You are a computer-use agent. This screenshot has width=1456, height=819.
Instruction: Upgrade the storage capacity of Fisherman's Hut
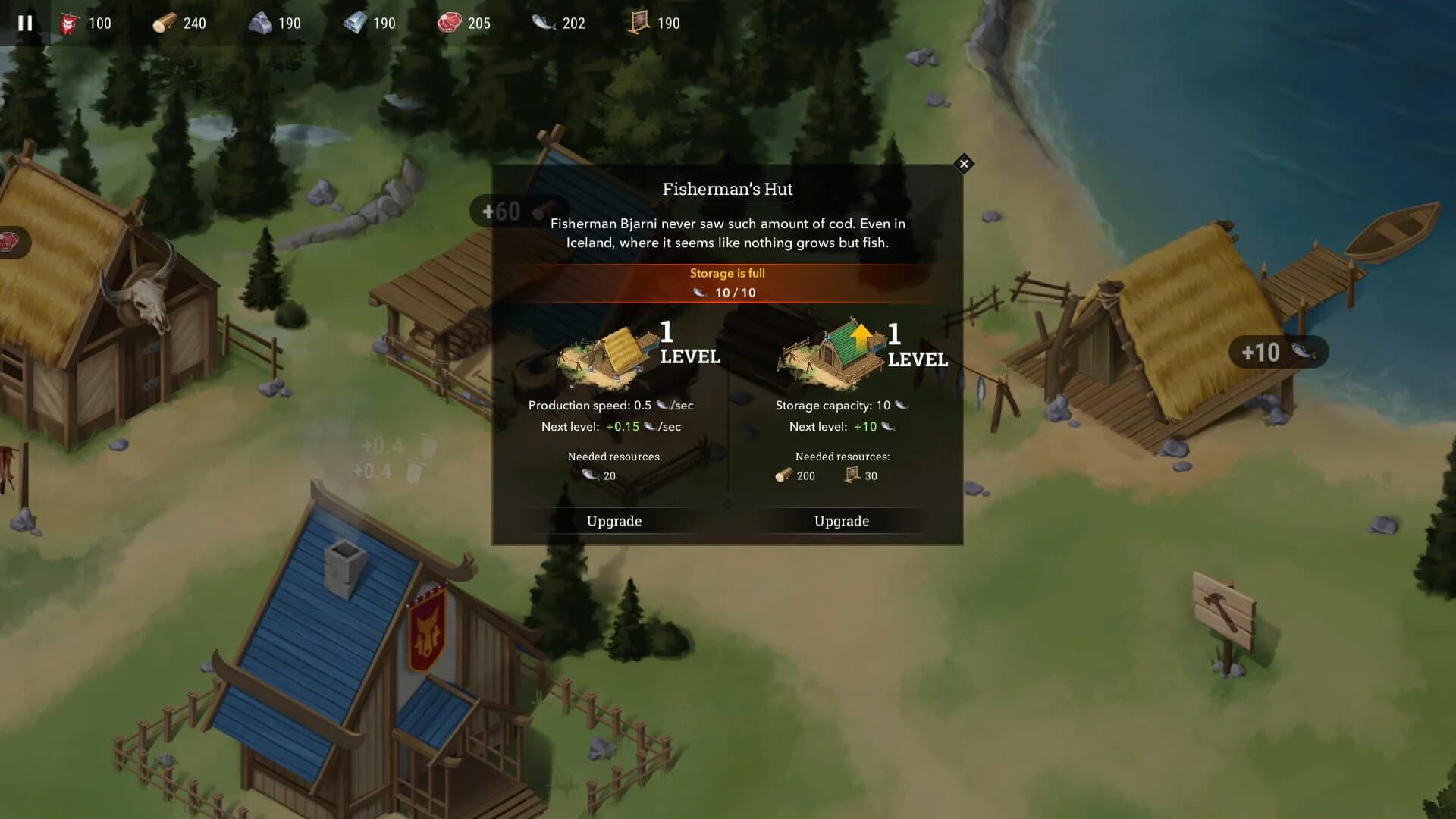pos(842,521)
